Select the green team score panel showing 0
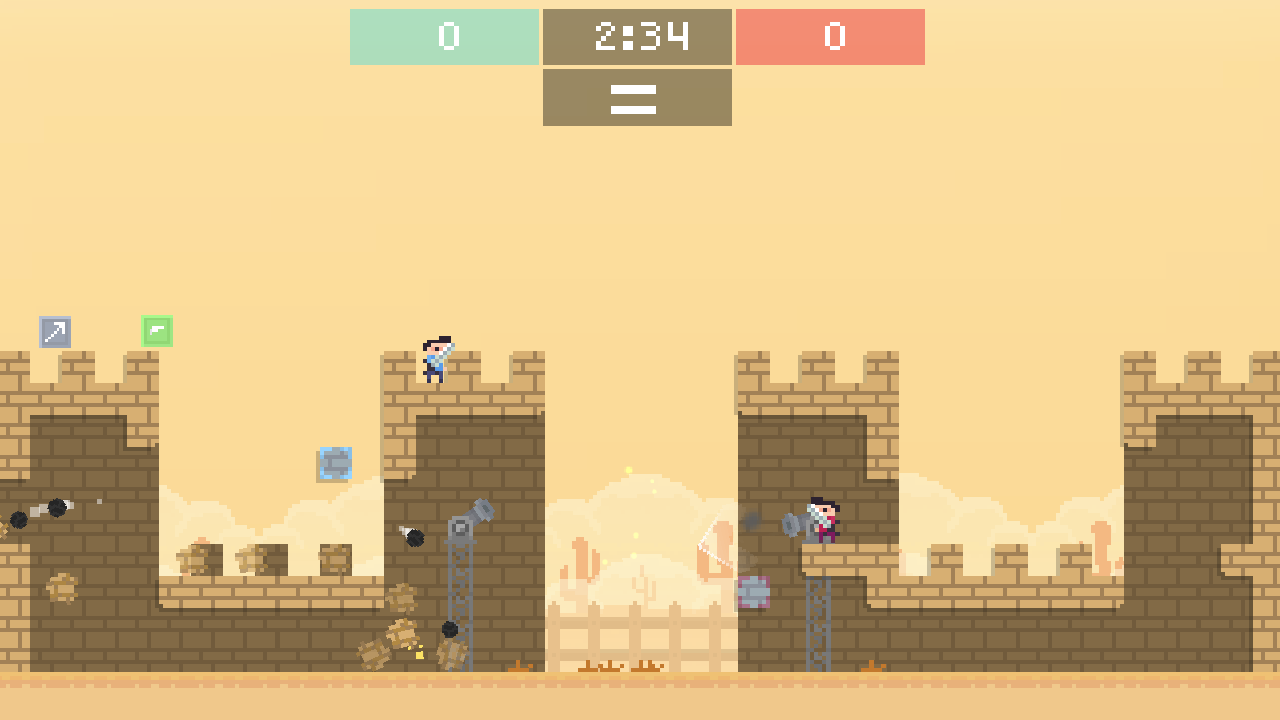This screenshot has height=720, width=1280. (x=444, y=37)
